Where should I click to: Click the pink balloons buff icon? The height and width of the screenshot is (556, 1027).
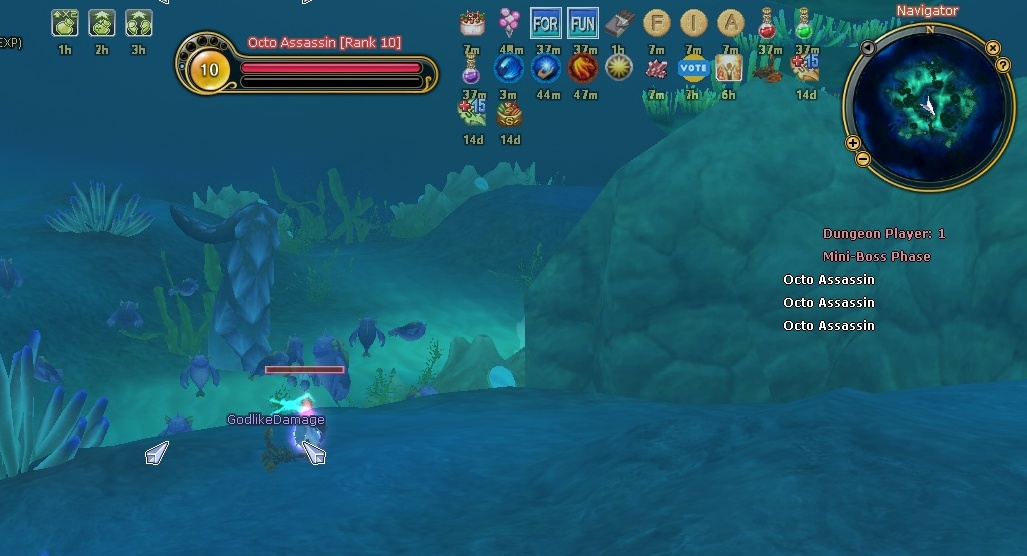(x=509, y=22)
